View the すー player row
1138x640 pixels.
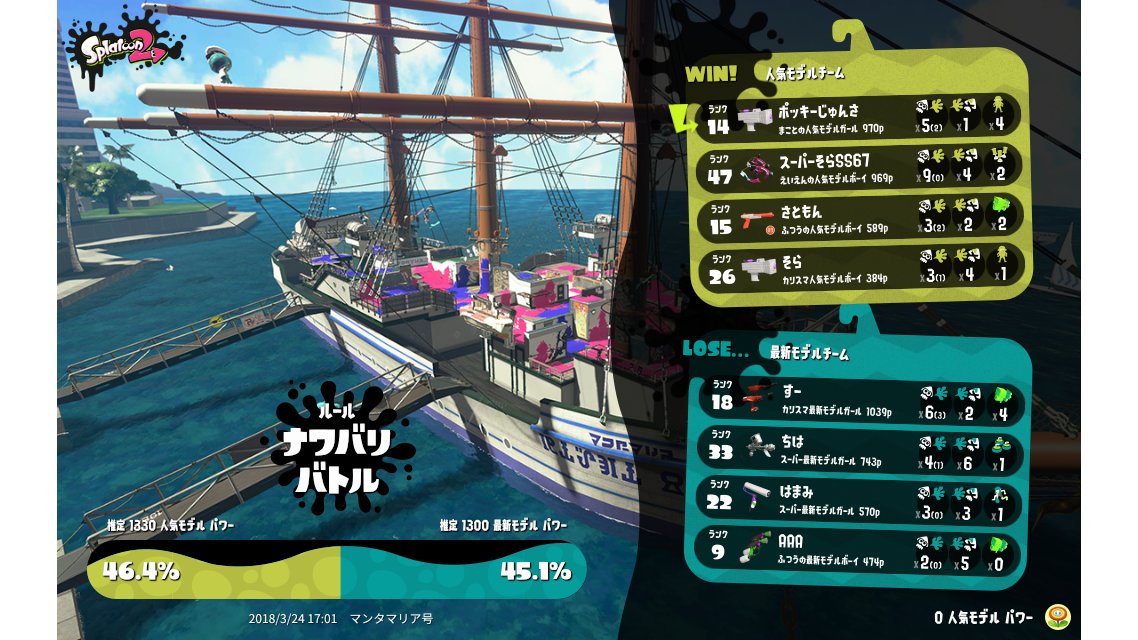pos(862,402)
